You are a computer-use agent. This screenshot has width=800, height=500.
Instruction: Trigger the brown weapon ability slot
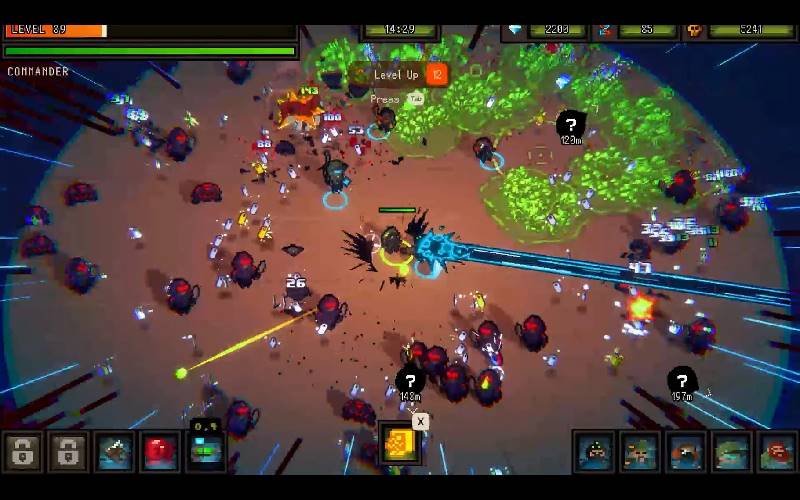[115, 452]
